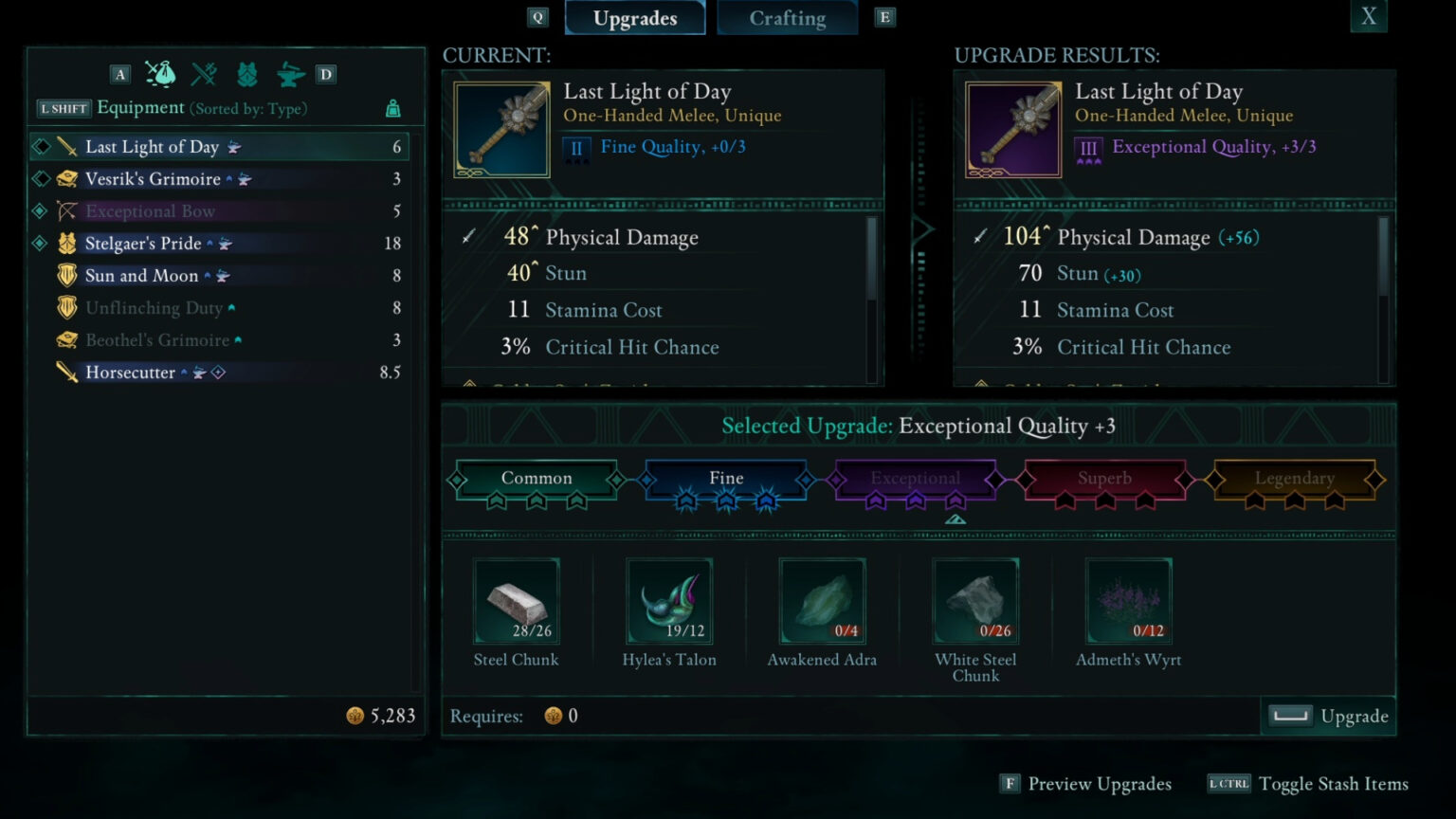
Task: Select the Admeth's Wyrt material
Action: tap(1128, 601)
